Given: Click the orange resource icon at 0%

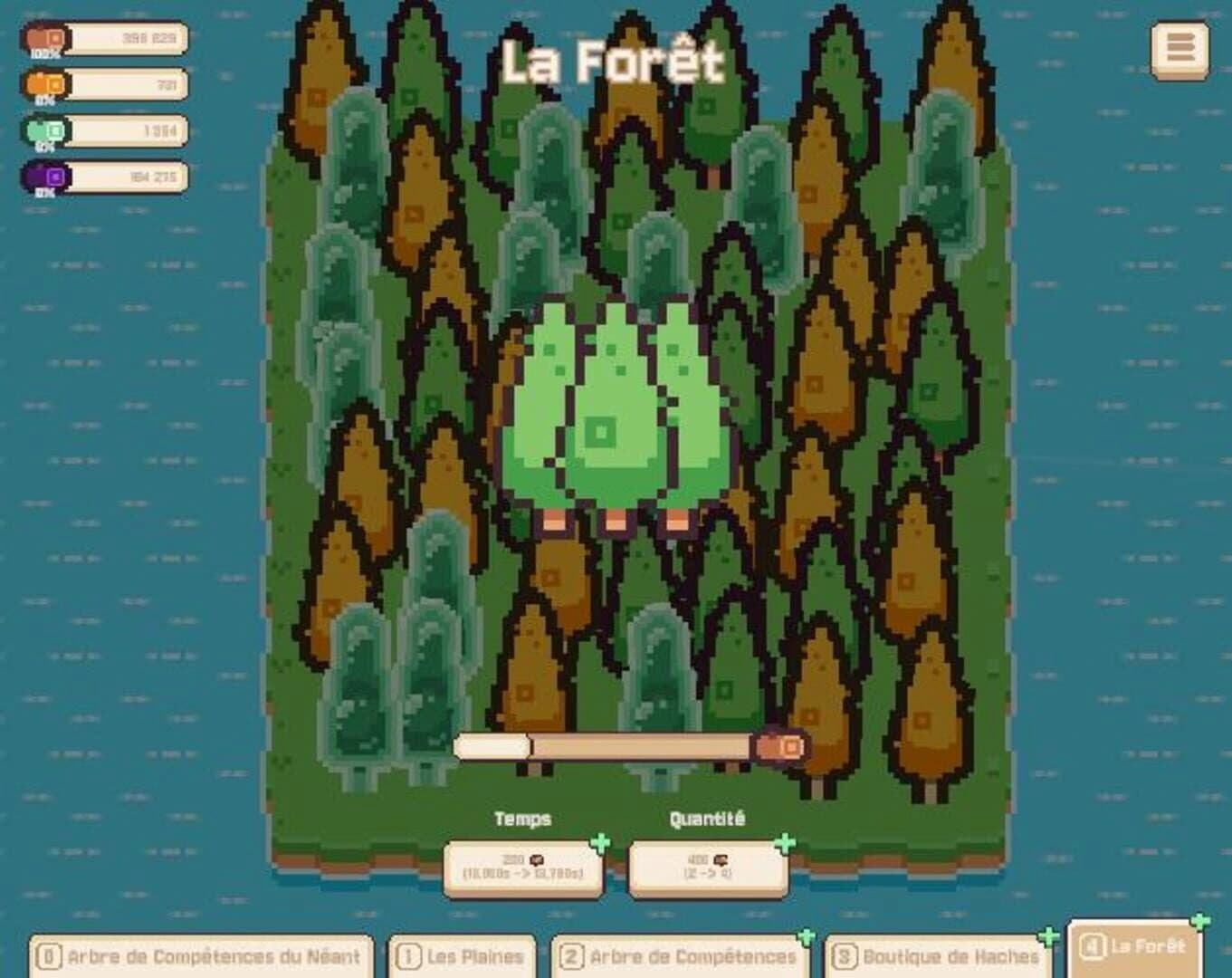Looking at the screenshot, I should [x=47, y=84].
